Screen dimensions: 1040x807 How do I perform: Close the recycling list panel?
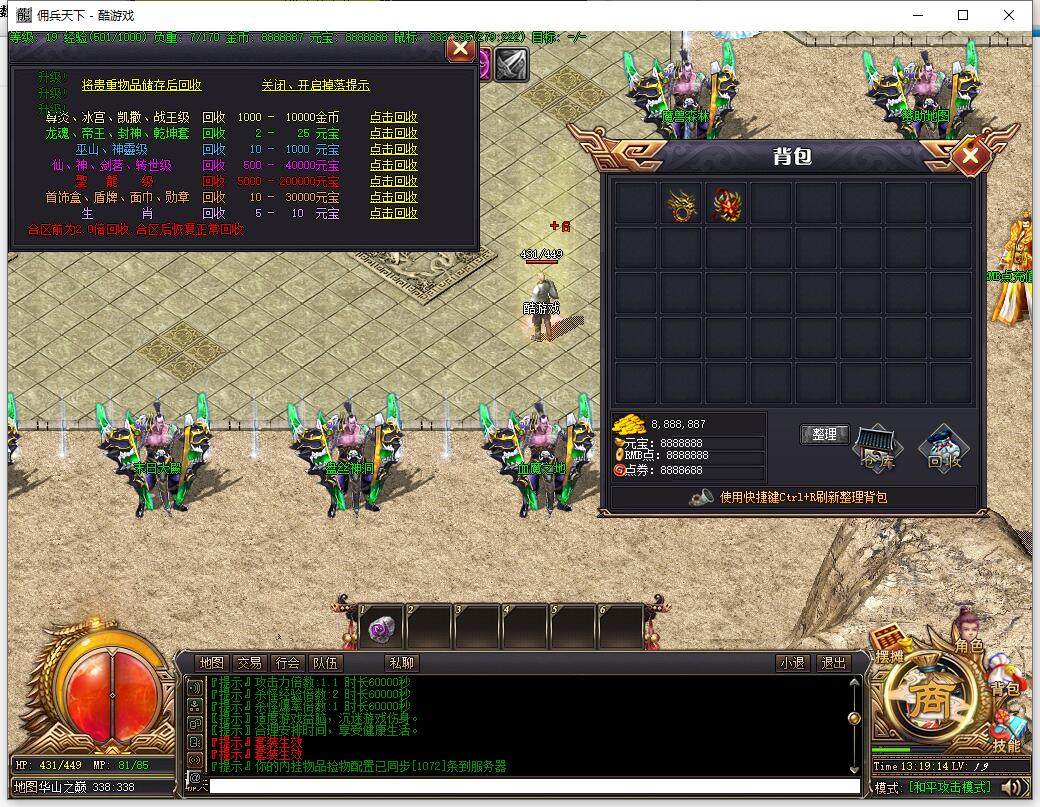tap(460, 47)
